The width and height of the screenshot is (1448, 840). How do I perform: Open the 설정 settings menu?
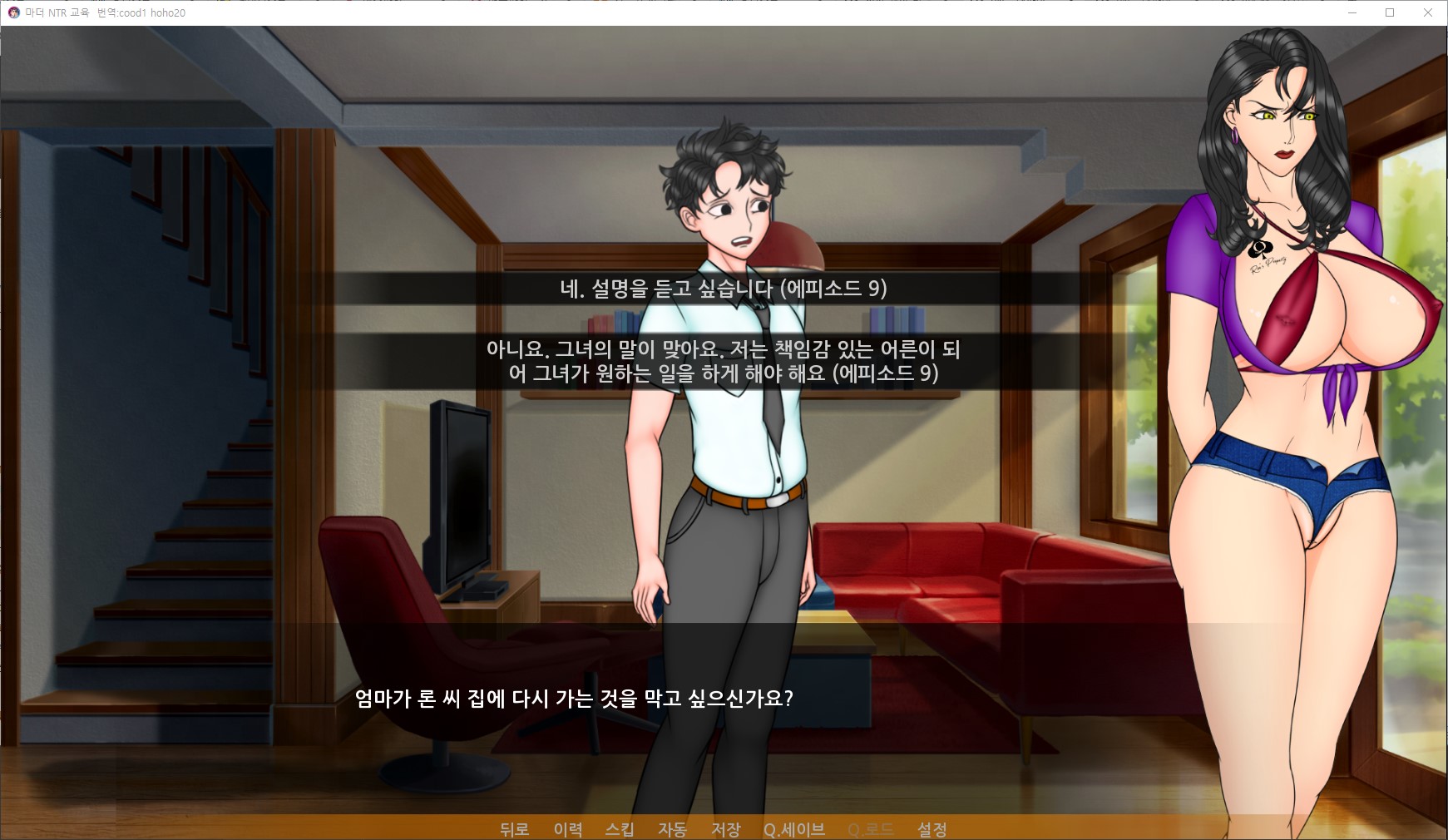point(932,829)
